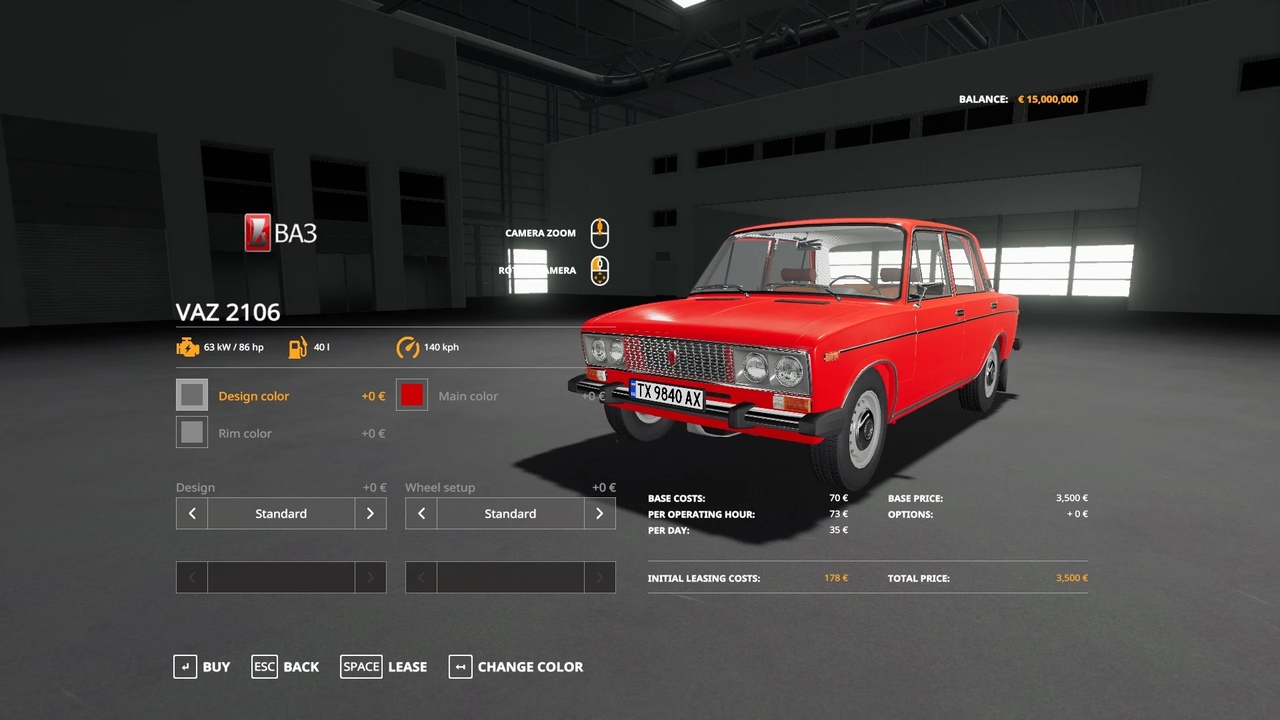Lease the VAZ 2106
Screen dimensions: 1280x720
click(x=384, y=667)
